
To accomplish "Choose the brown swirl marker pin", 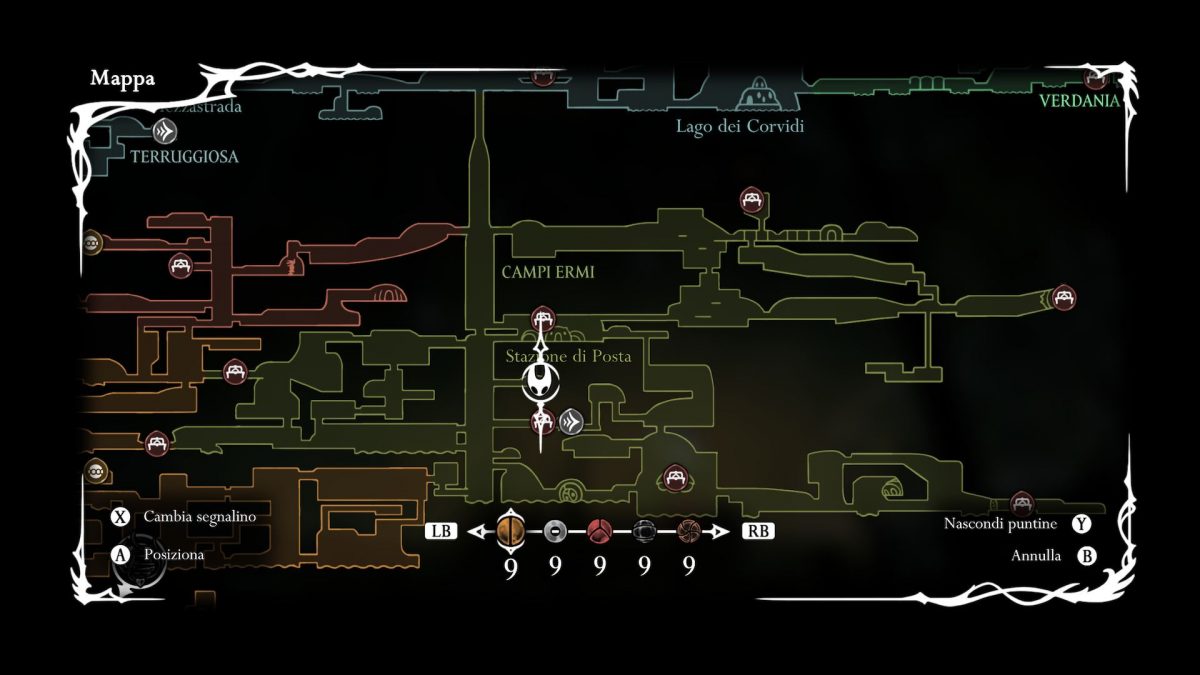I will [688, 531].
